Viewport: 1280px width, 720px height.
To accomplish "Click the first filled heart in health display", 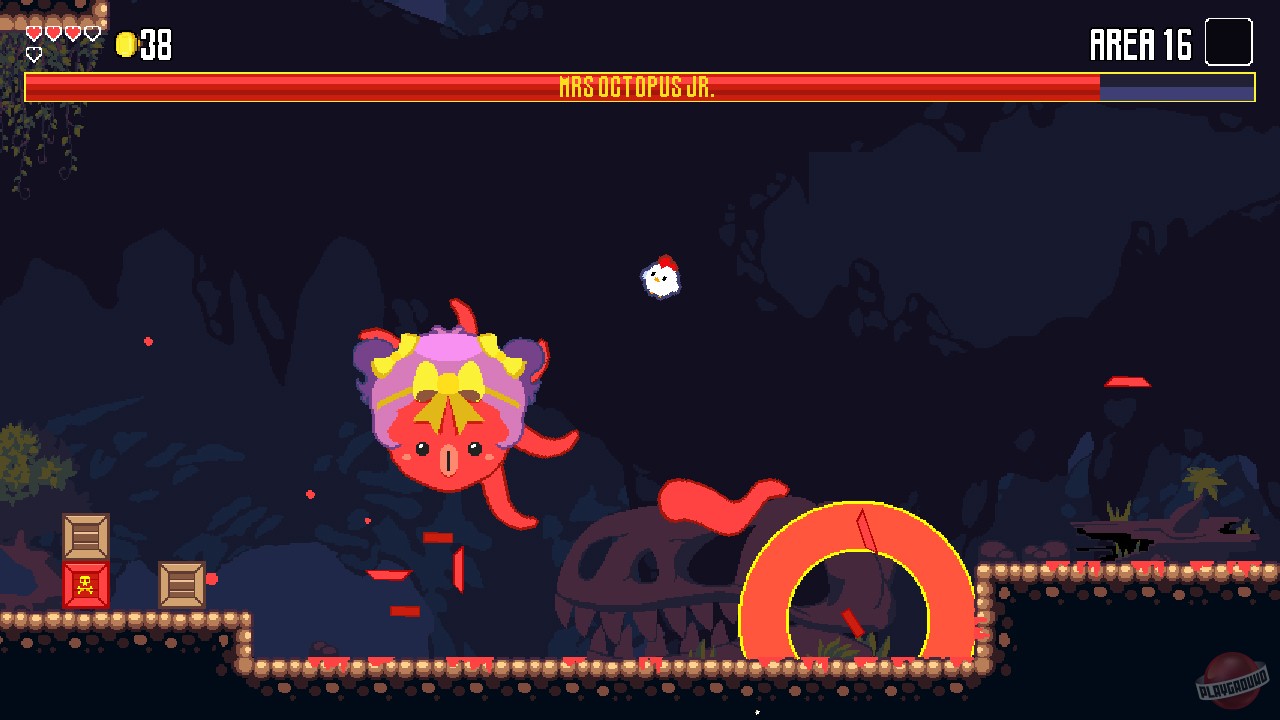I will [x=33, y=31].
